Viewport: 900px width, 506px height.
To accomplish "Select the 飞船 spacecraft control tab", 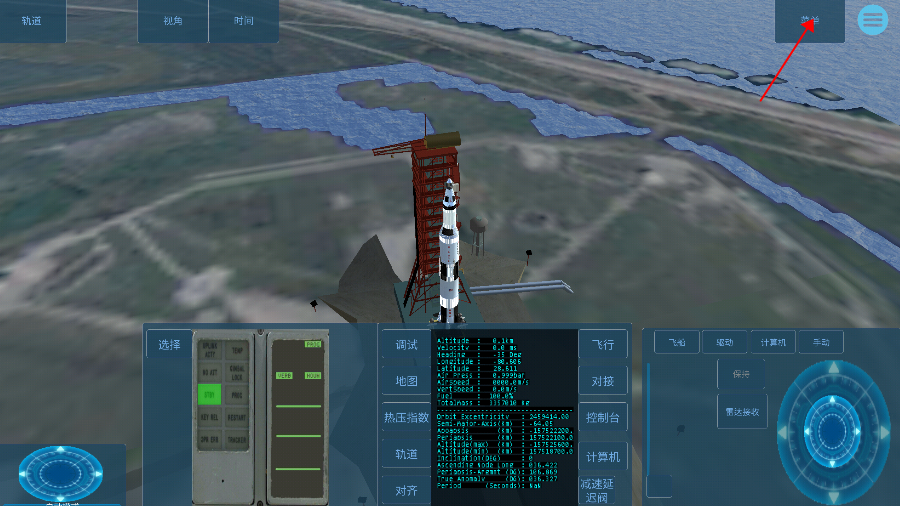I will point(677,343).
